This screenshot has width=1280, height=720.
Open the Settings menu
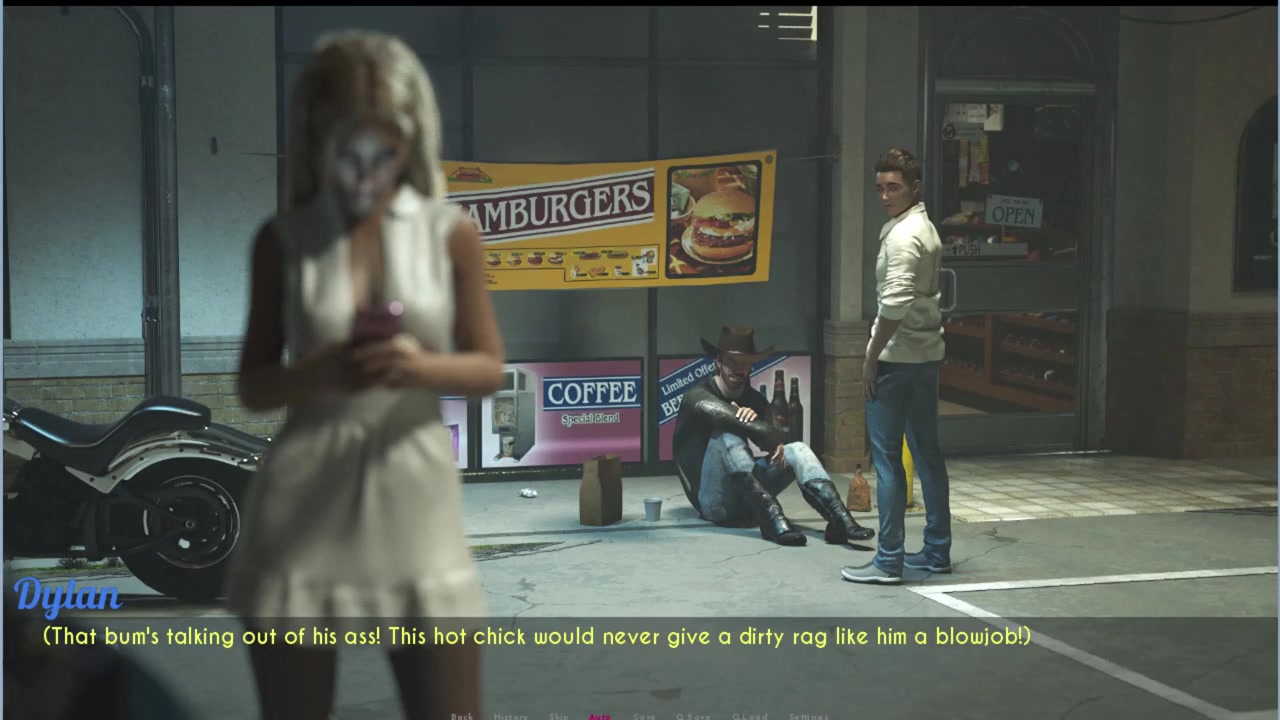tap(808, 716)
